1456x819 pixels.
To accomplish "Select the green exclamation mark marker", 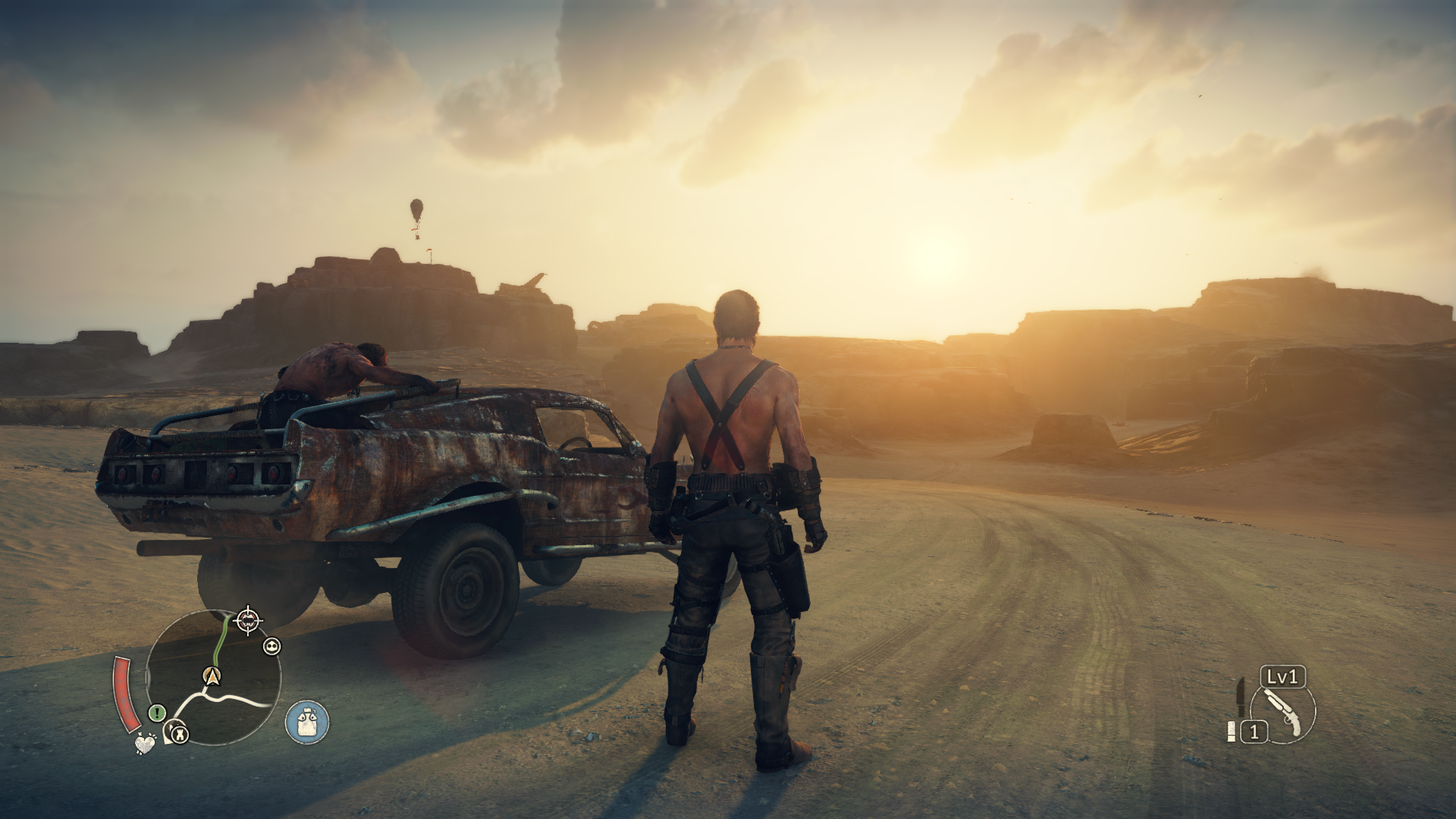I will tap(157, 713).
